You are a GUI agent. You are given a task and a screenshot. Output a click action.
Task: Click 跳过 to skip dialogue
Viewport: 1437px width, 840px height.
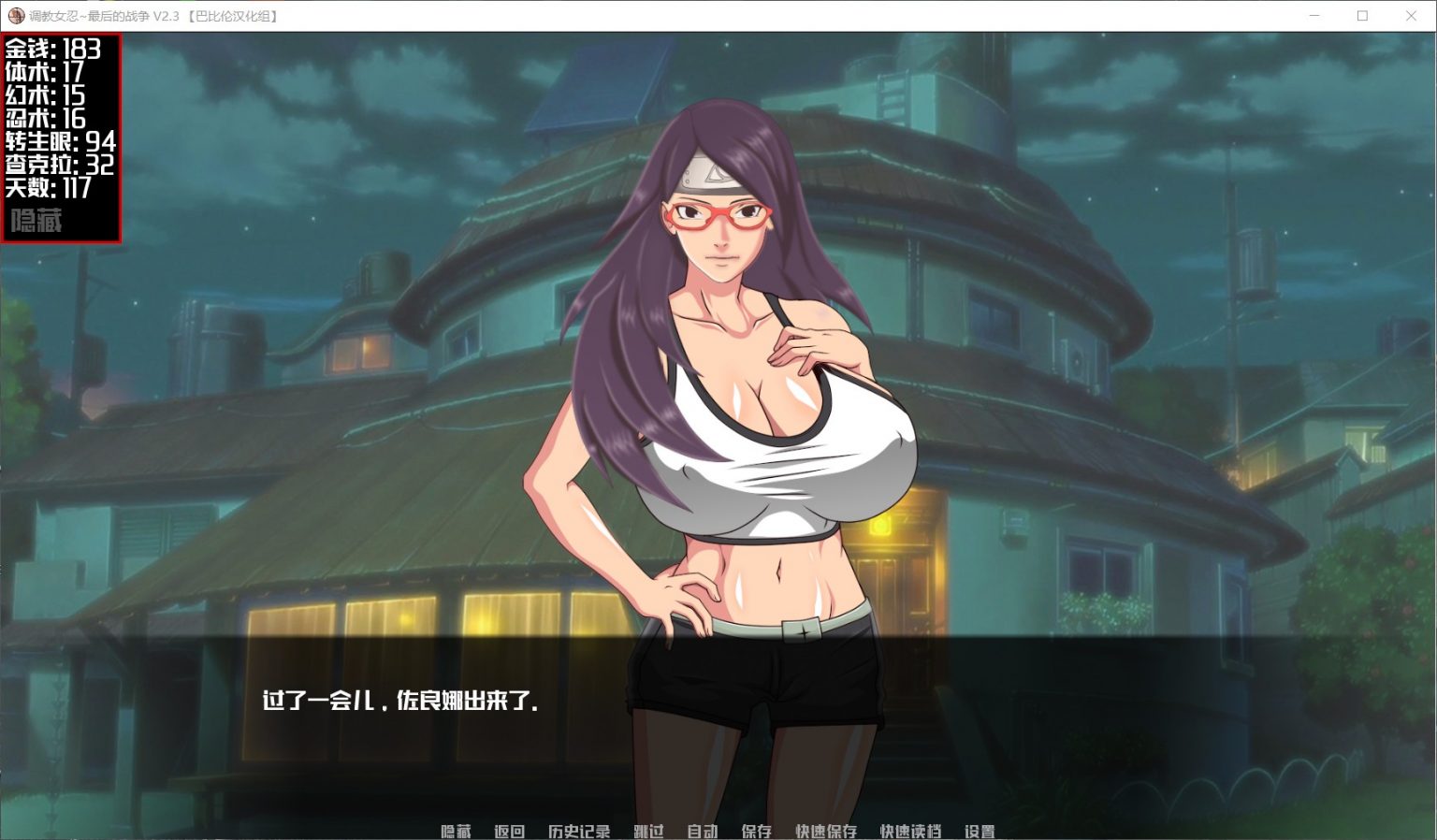tap(647, 831)
